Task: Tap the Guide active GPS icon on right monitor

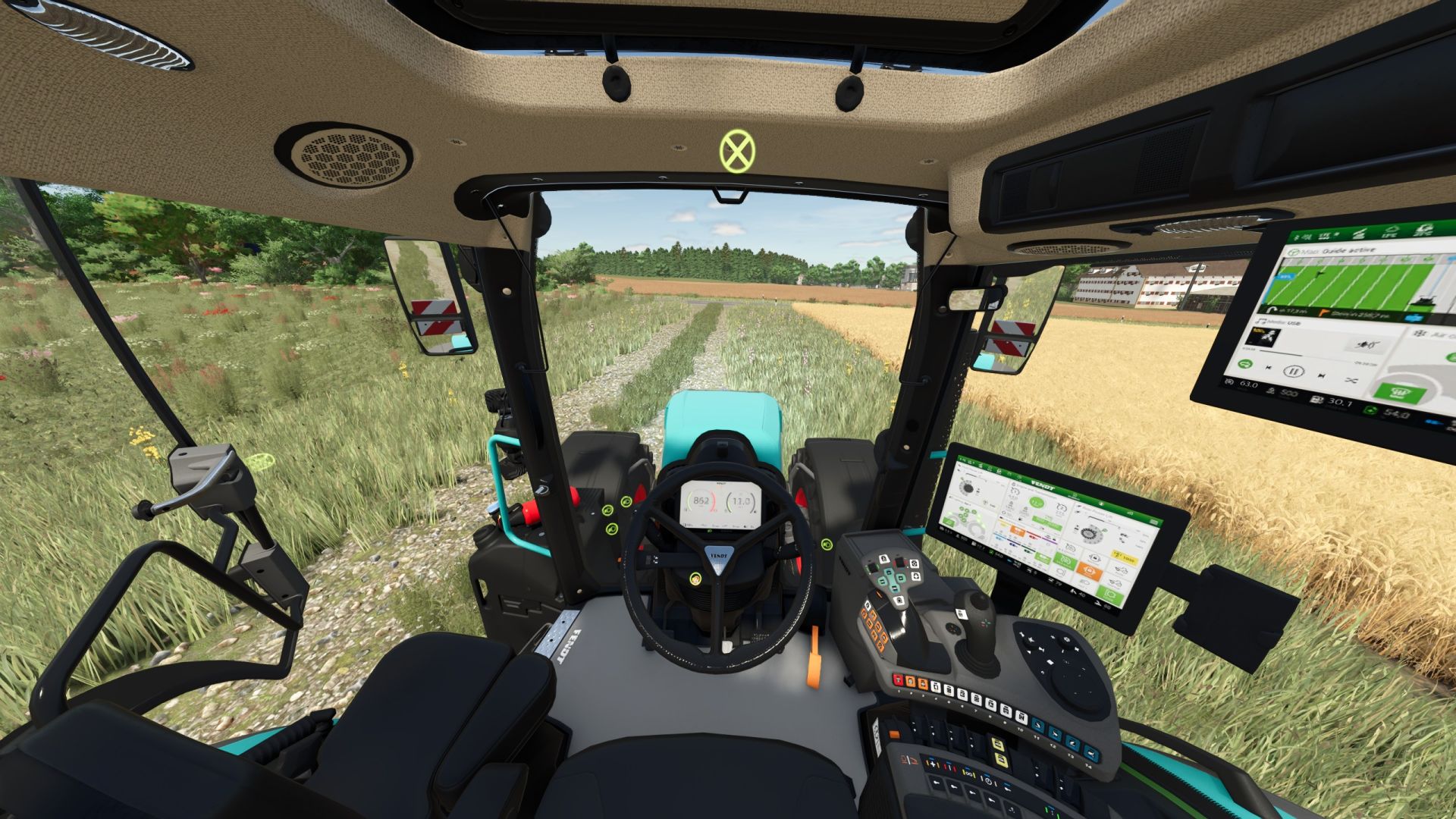Action: pyautogui.click(x=1292, y=252)
